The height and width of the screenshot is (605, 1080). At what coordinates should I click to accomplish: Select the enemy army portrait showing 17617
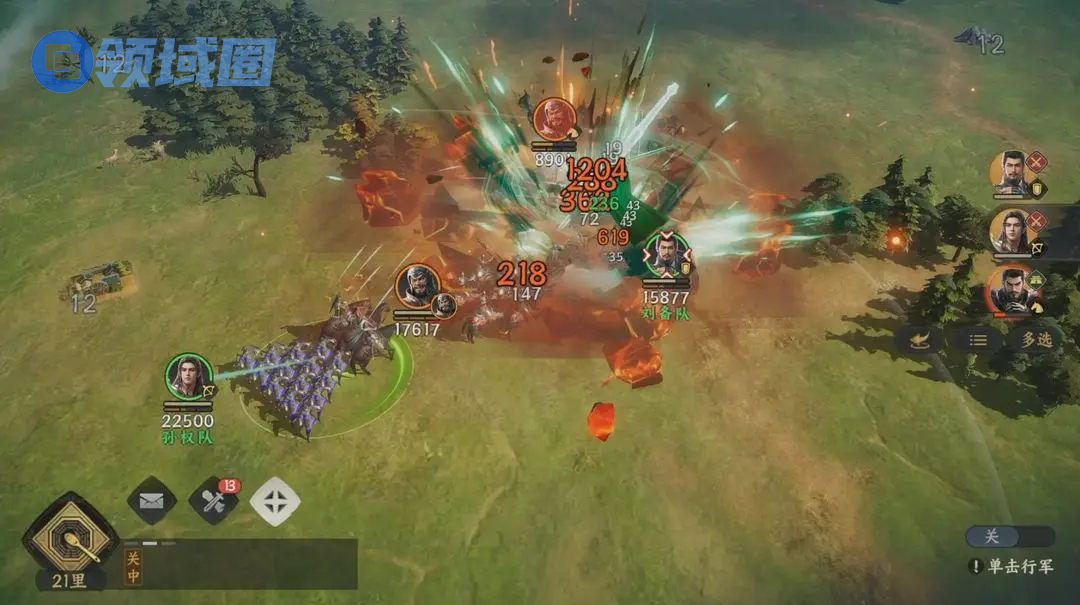418,287
